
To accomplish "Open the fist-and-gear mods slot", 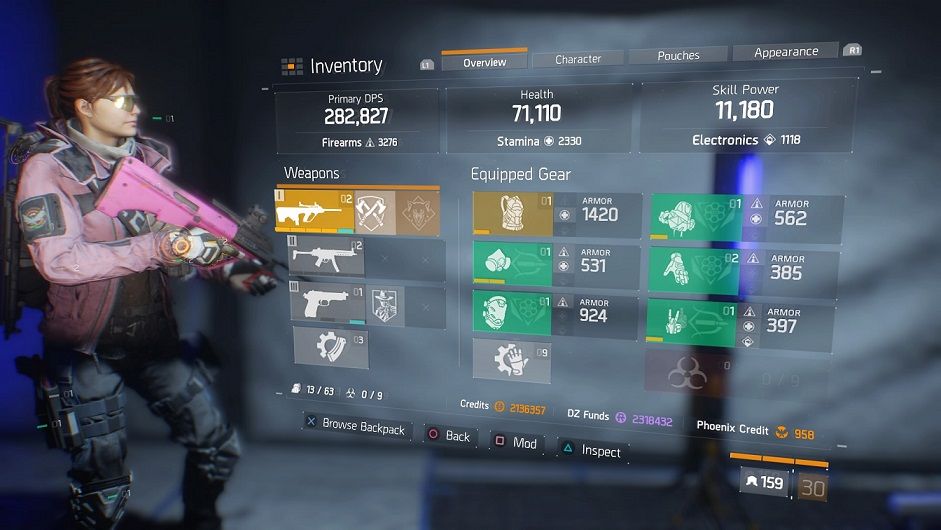I will 511,360.
